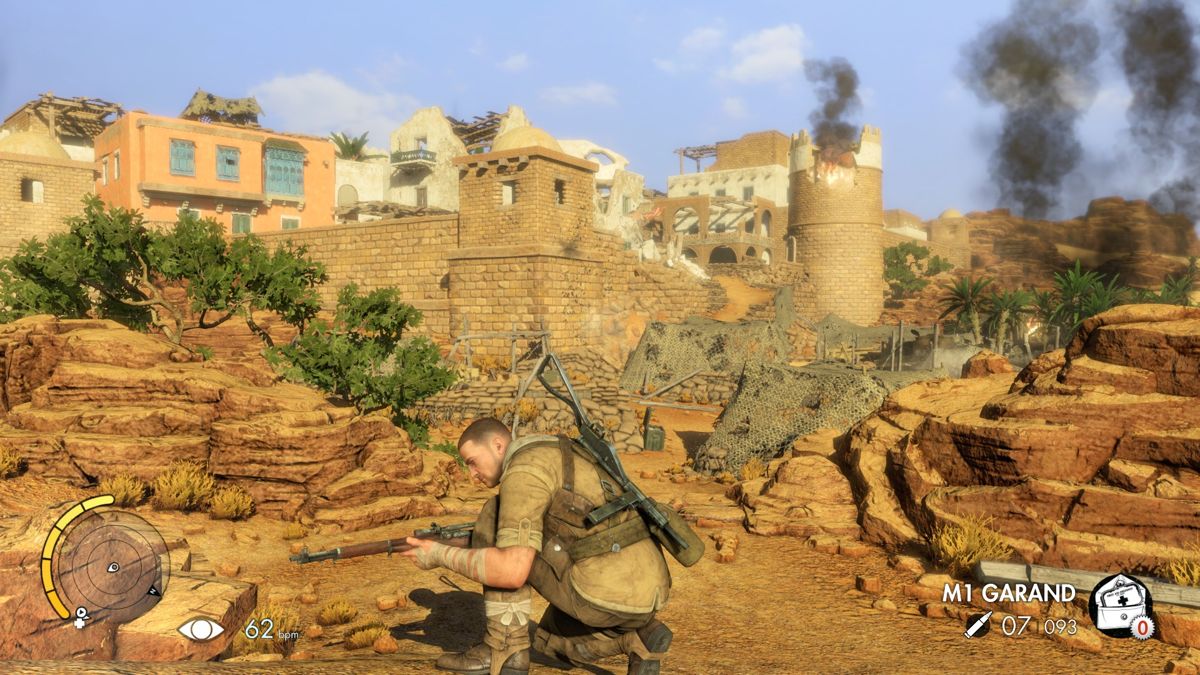Screen dimensions: 1200x675
Task: Click the circular radar minimap
Action: (111, 566)
